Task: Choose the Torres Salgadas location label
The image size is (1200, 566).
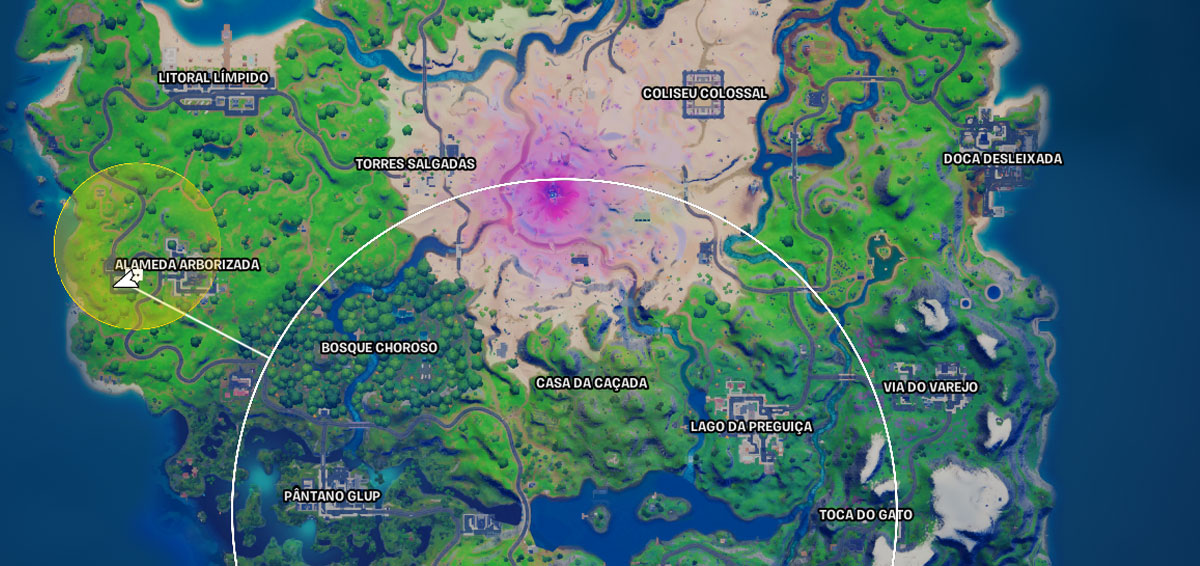Action: 415,163
